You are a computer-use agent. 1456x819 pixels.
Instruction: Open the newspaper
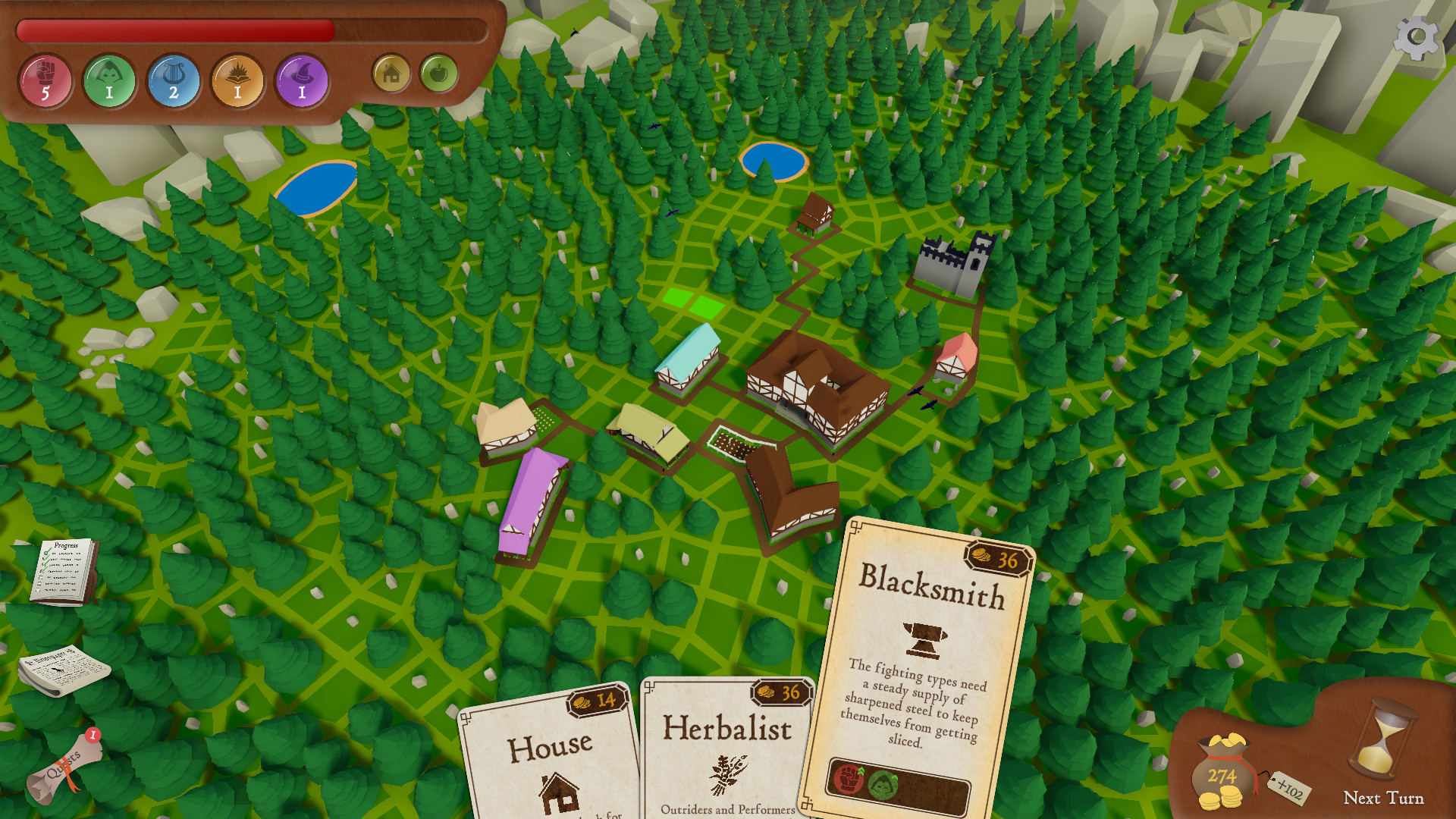[64, 670]
